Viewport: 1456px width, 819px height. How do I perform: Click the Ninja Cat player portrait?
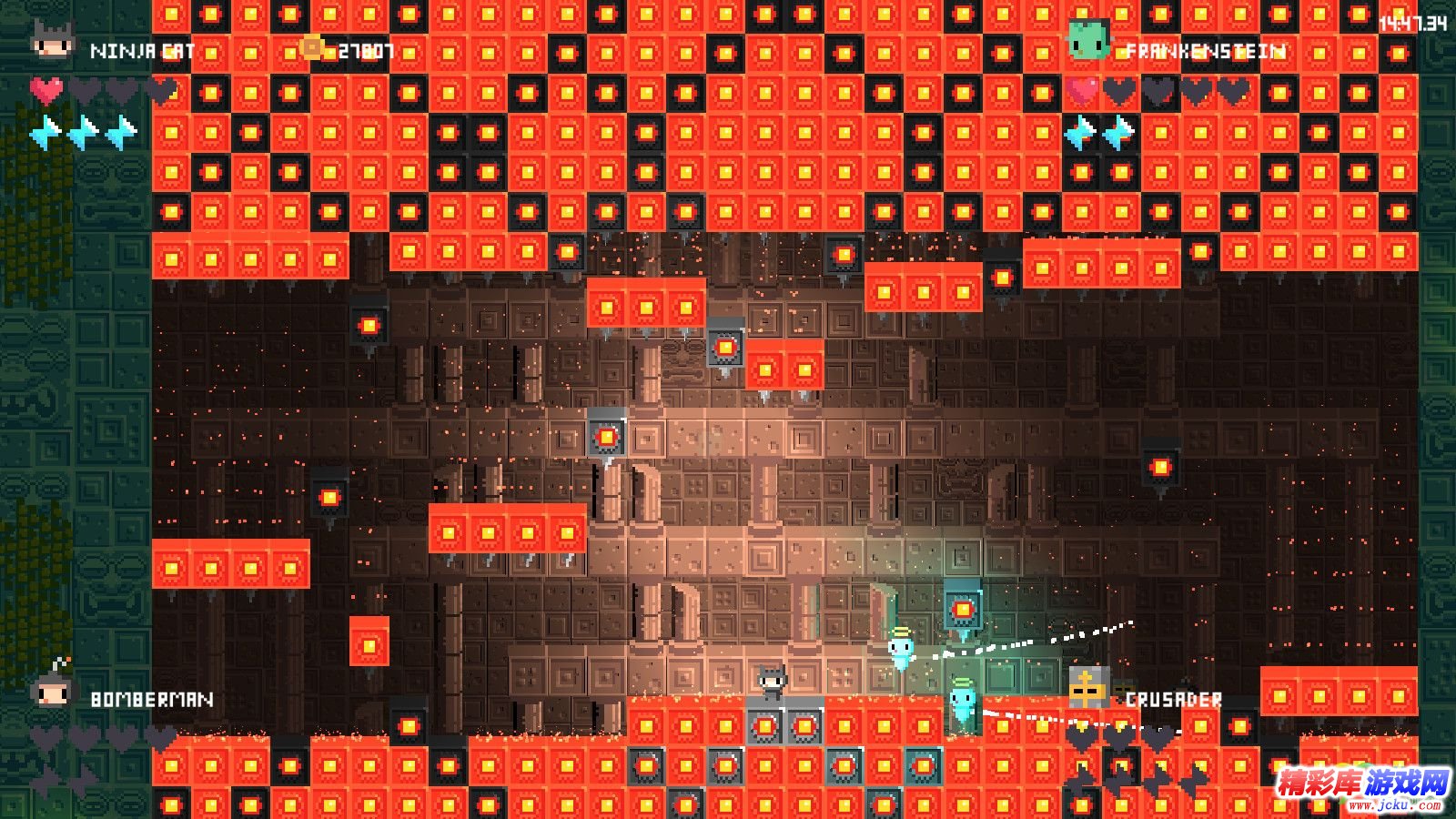[52, 41]
